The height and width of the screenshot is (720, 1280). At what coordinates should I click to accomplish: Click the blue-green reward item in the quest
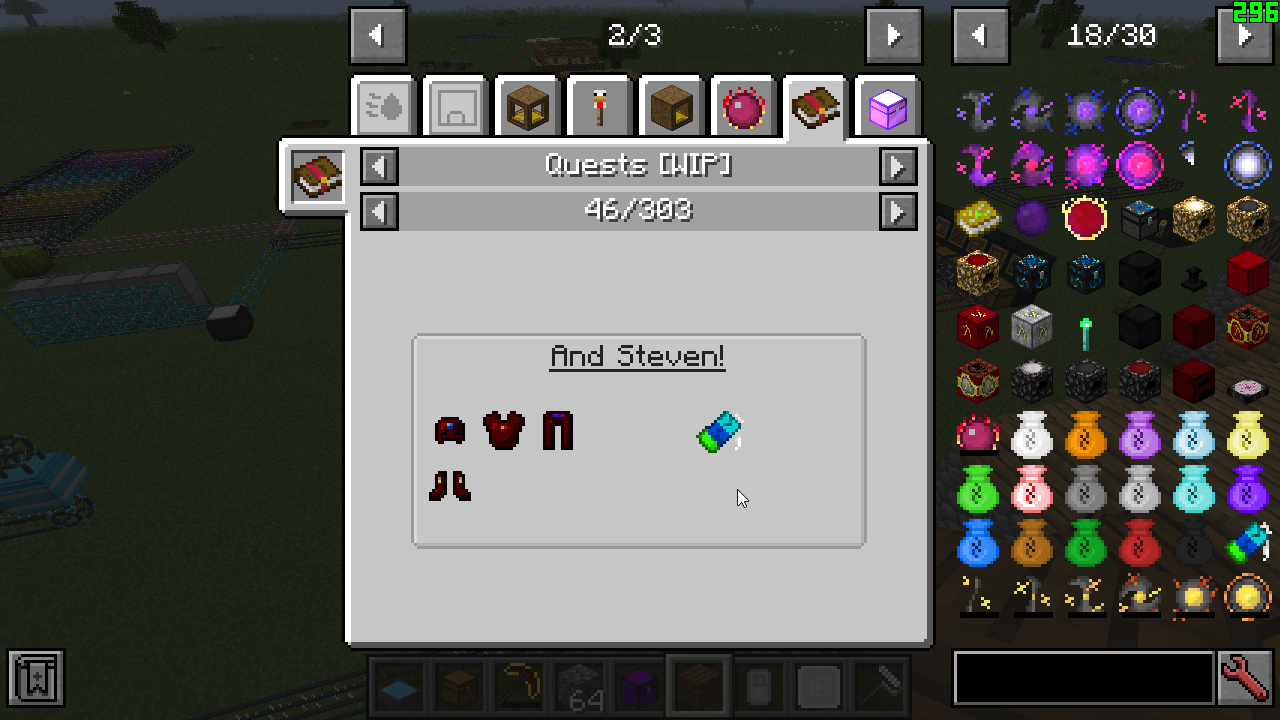coord(720,432)
